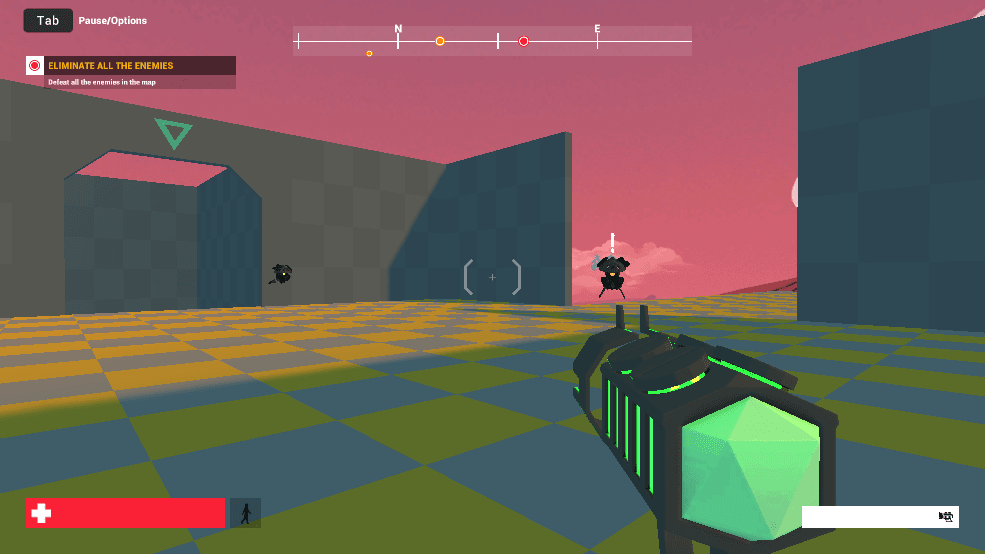Viewport: 985px width, 554px height.
Task: Click the standing figure stance icon
Action: tap(245, 513)
